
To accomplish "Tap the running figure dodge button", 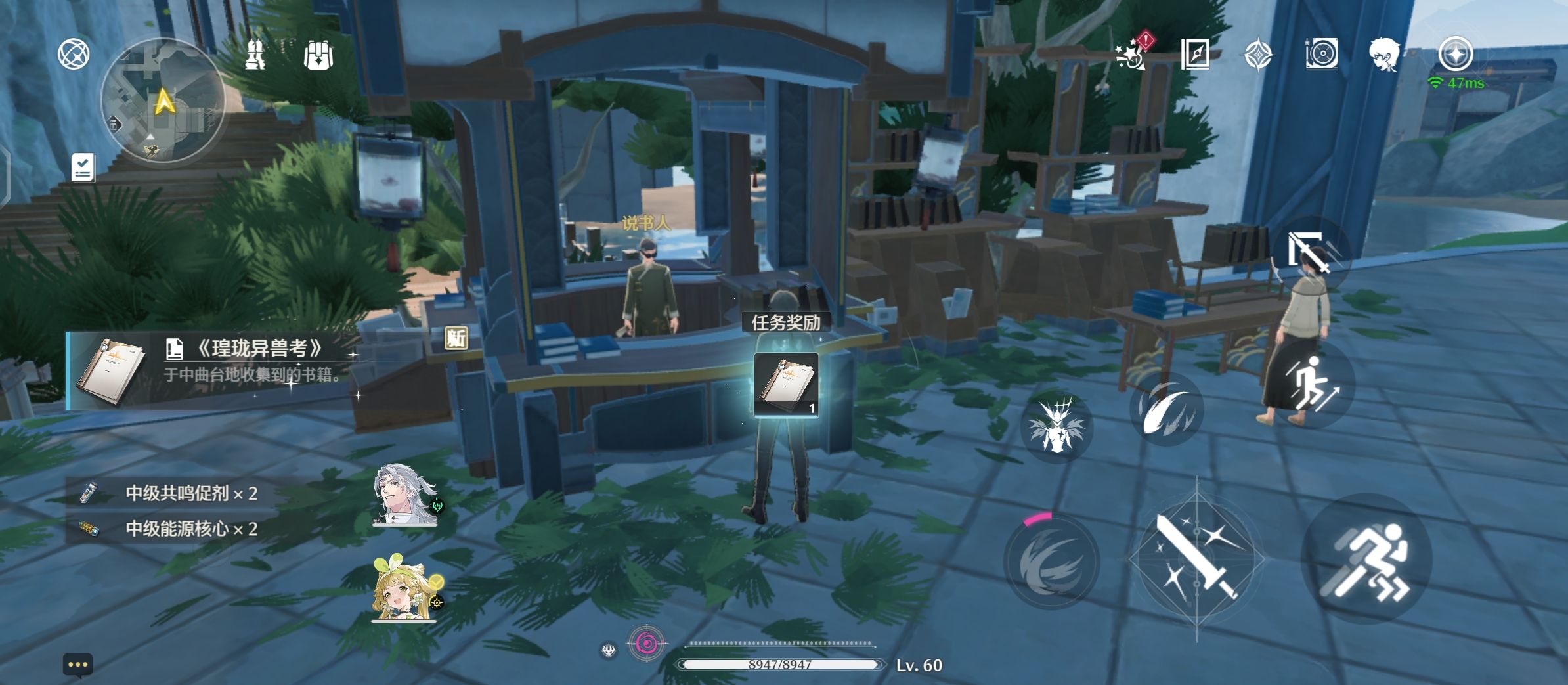I will click(1366, 558).
